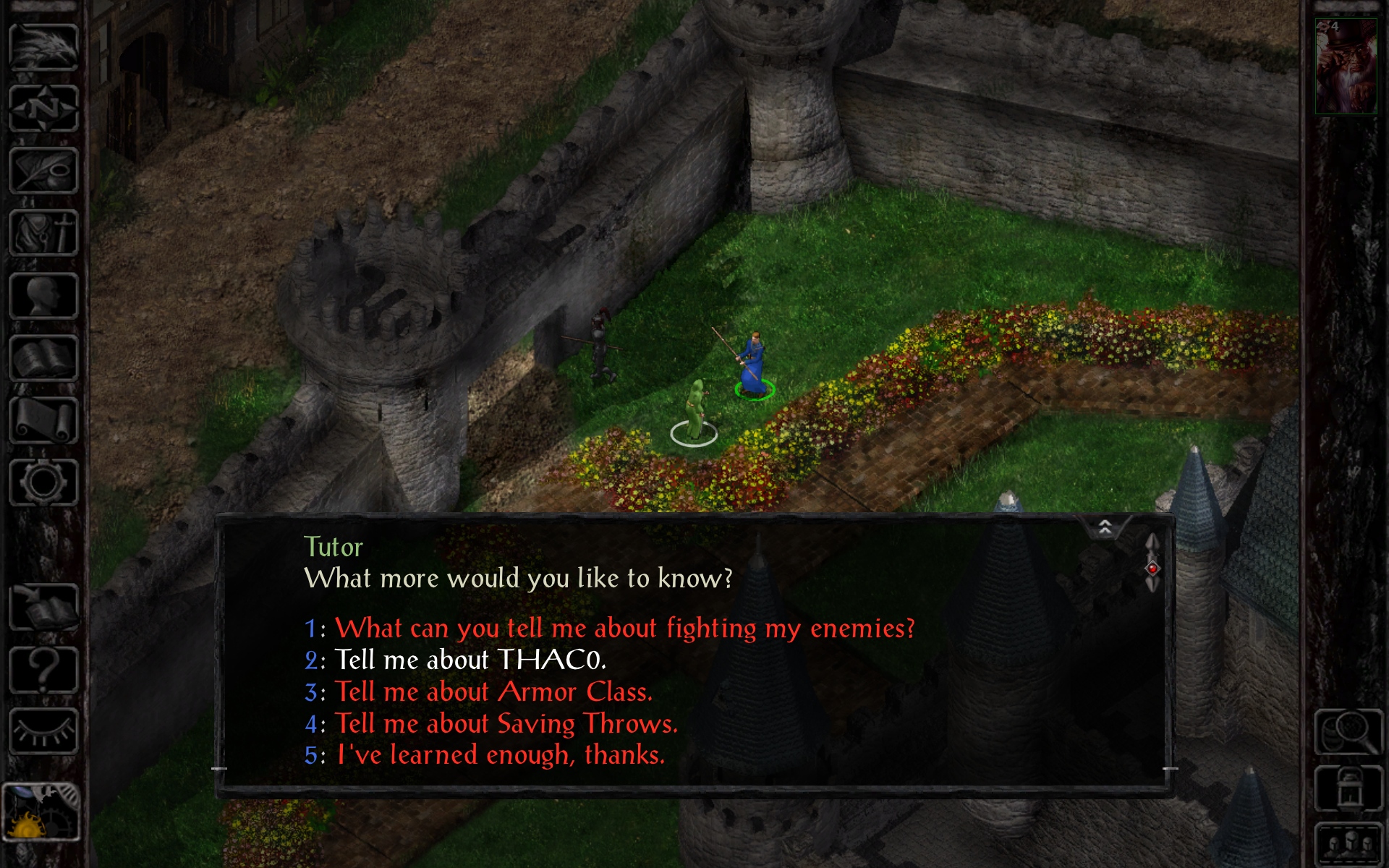The image size is (1389, 868).
Task: Open the journal quill icon
Action: 43,171
